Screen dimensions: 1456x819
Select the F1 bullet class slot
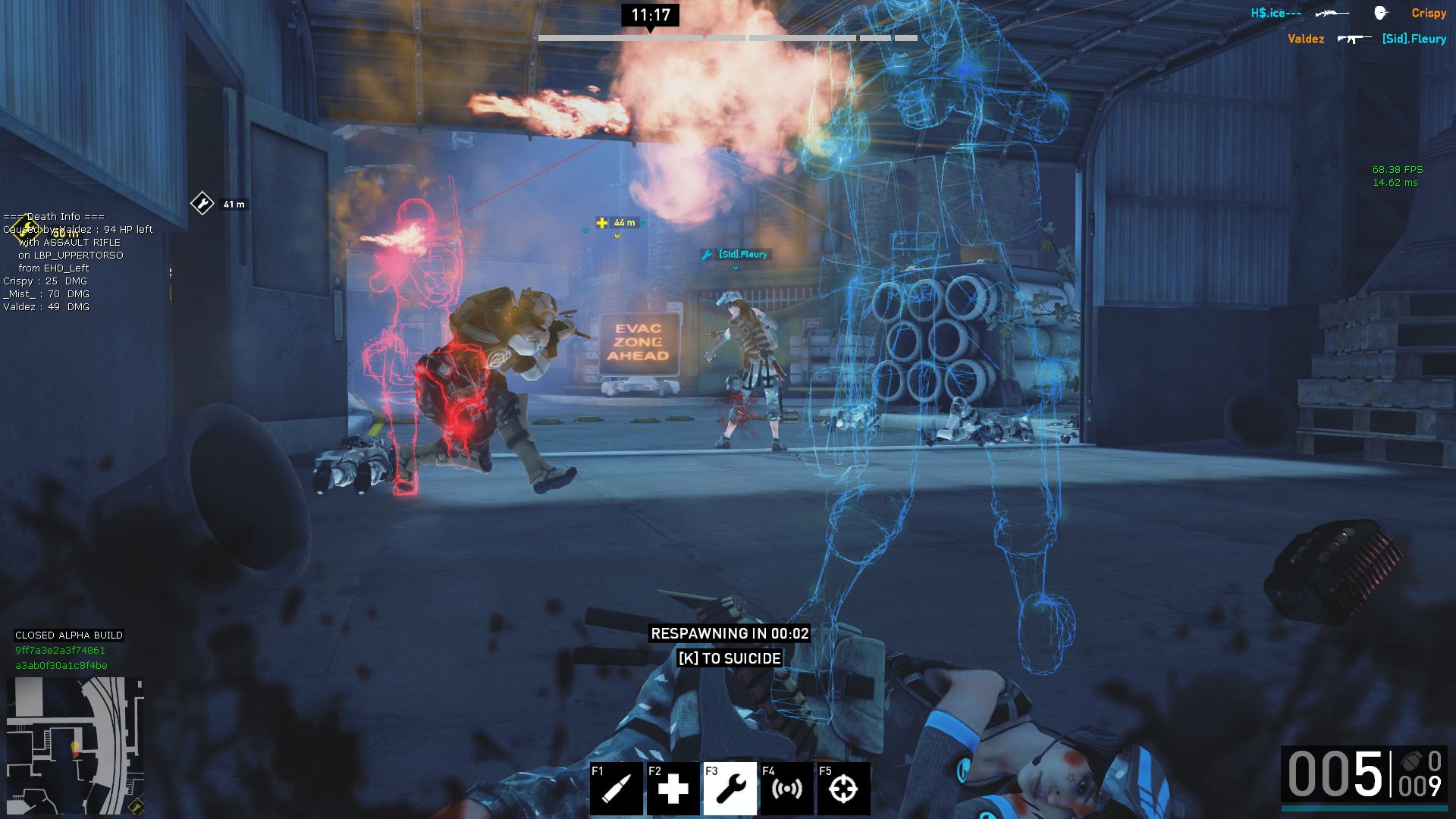click(x=616, y=788)
